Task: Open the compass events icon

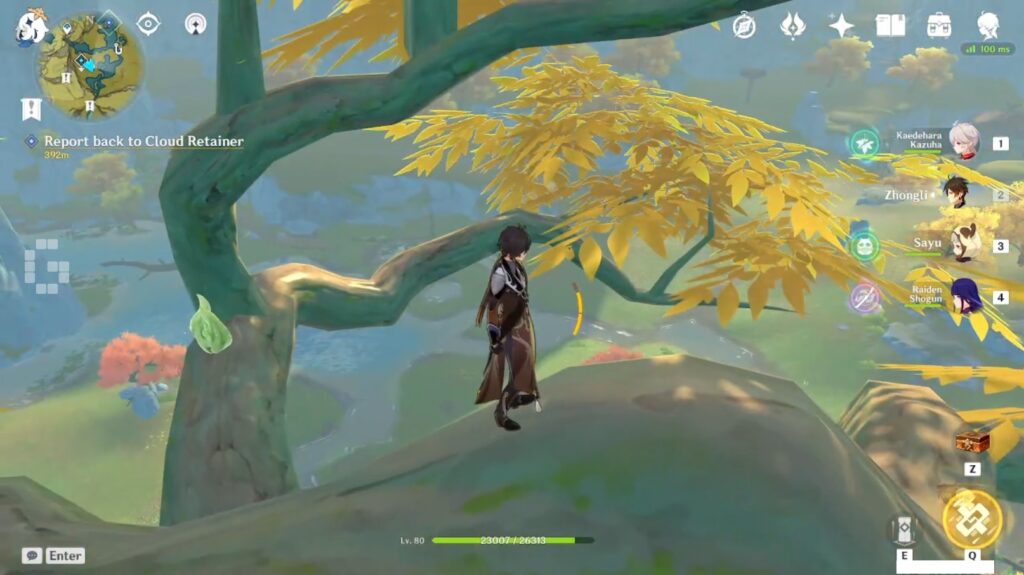Action: pos(744,26)
